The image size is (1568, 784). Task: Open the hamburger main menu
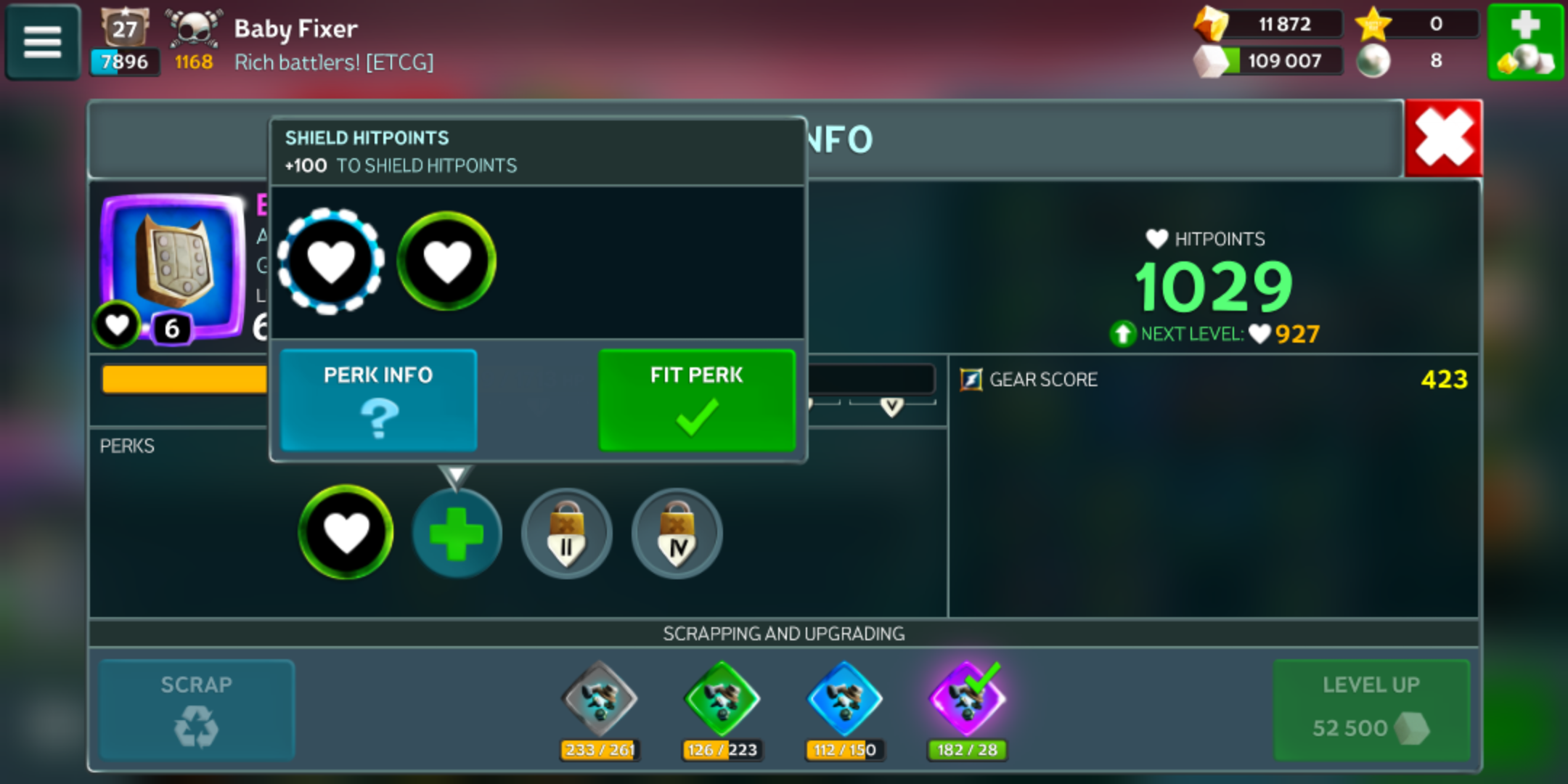(42, 42)
